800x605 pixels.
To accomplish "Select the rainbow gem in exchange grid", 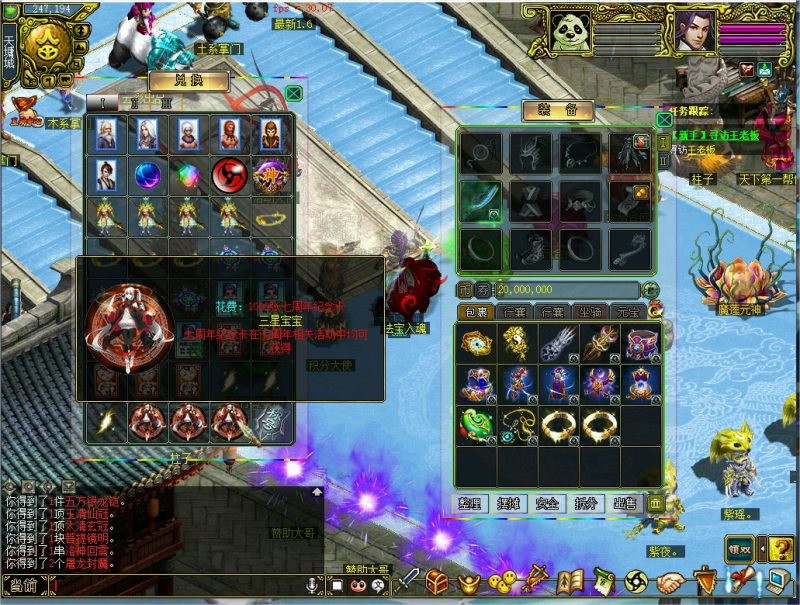I will 186,175.
